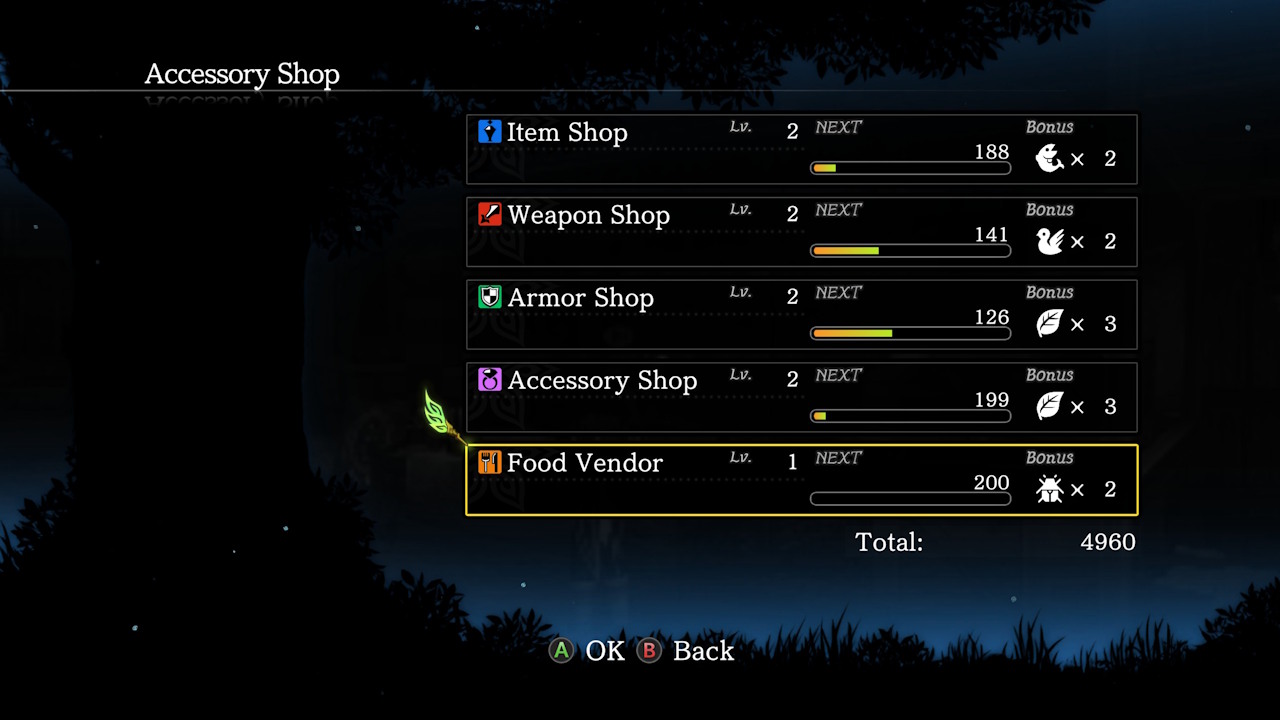Select the green Armor Shop shield icon

(489, 297)
